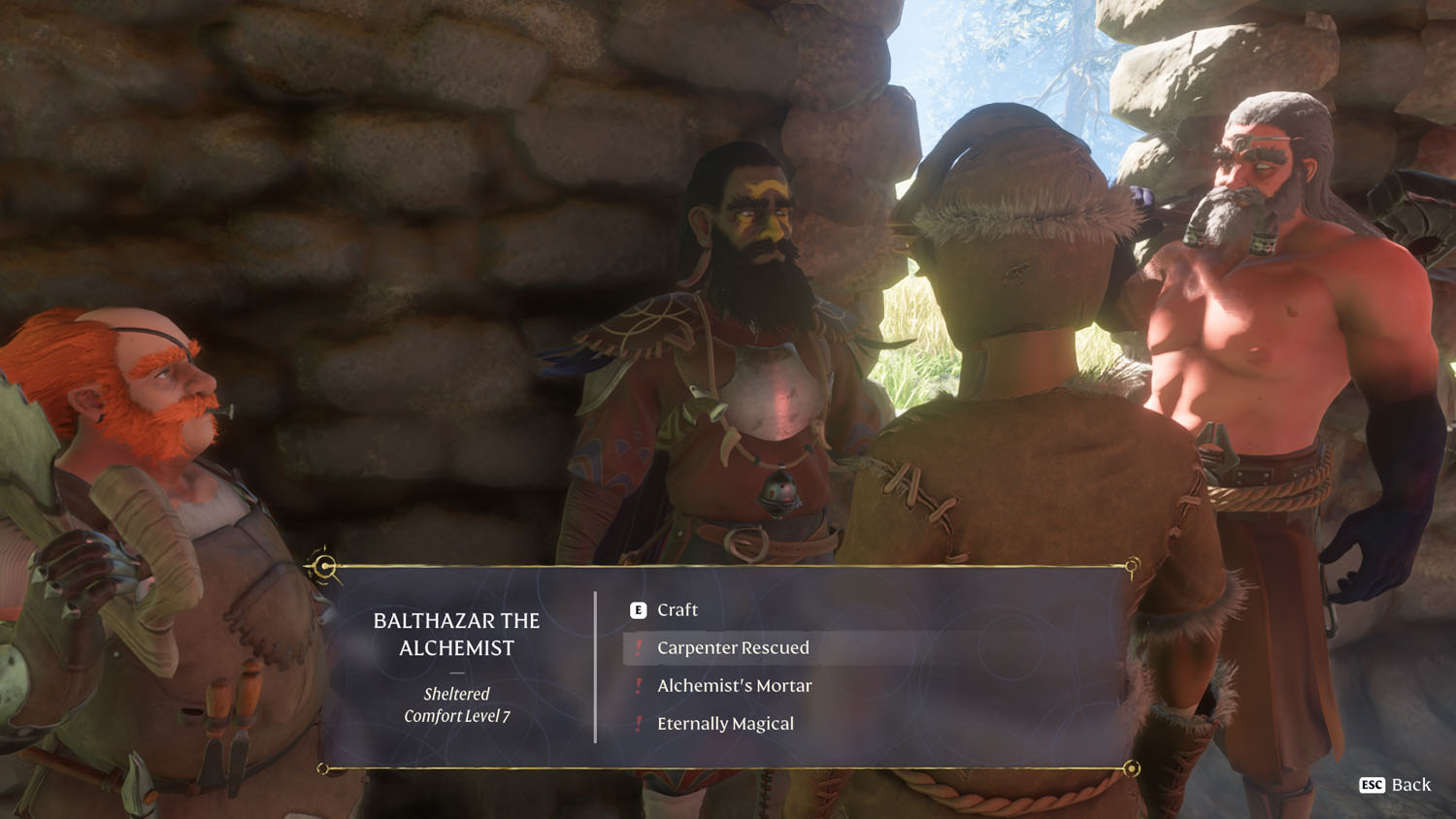Choose the Carpenter Rescued dialogue topic
This screenshot has height=819, width=1456.
coord(733,648)
